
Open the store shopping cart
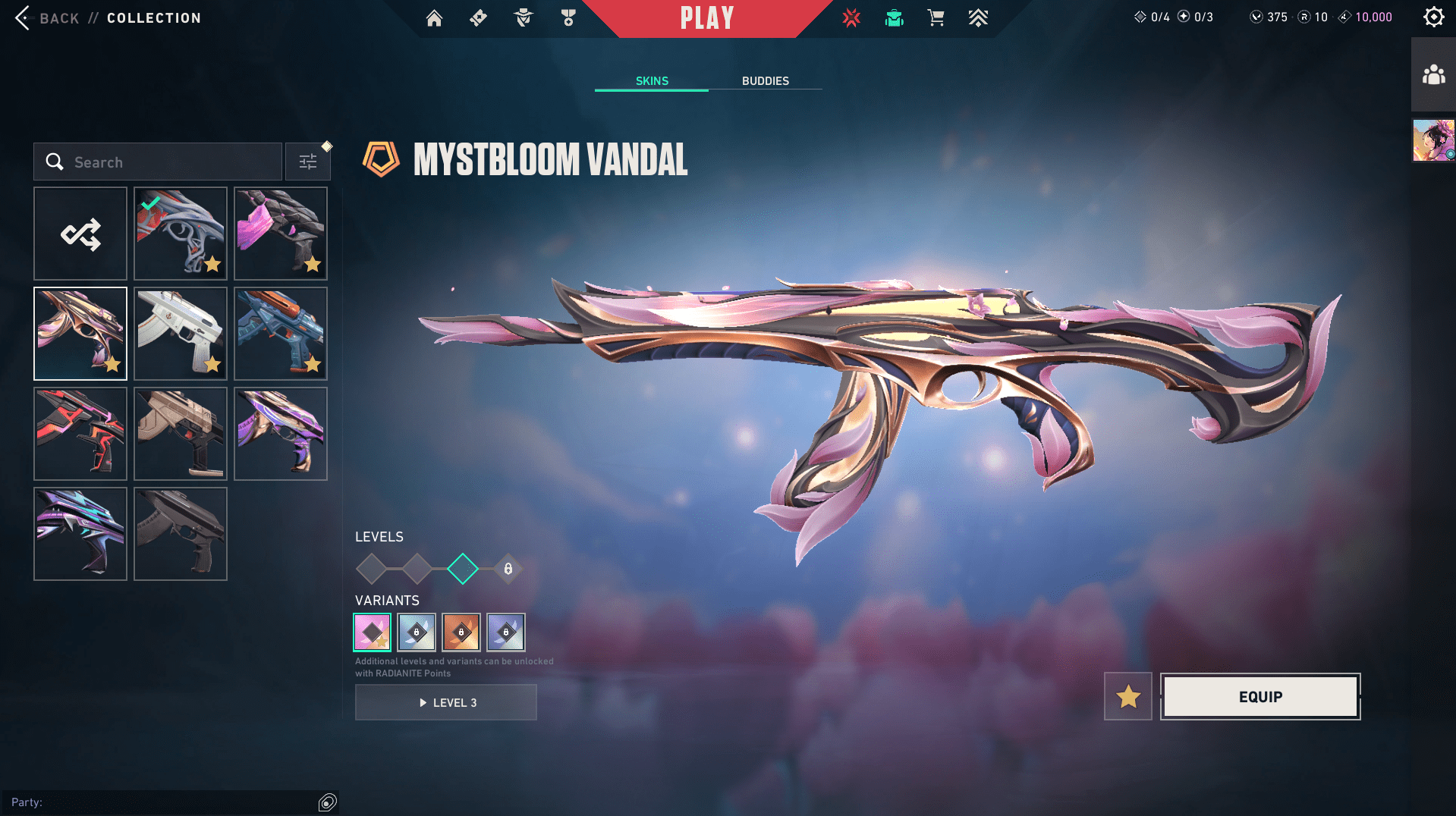[936, 17]
